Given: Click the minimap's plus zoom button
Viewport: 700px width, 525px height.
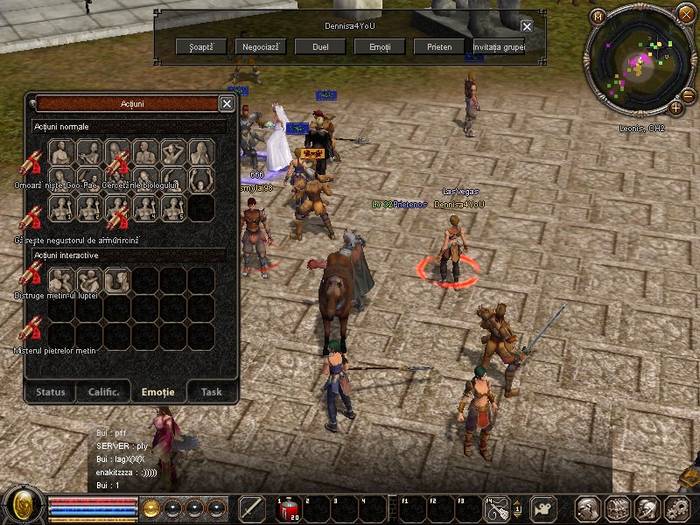Looking at the screenshot, I should [676, 107].
